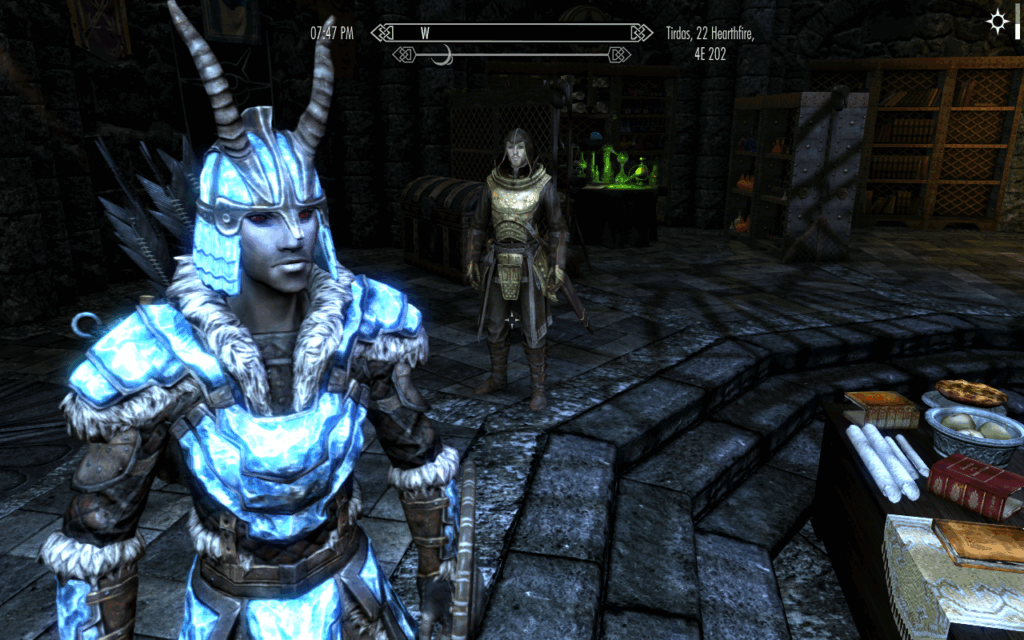Select the sun weather icon
1024x640 pixels.
coord(997,21)
